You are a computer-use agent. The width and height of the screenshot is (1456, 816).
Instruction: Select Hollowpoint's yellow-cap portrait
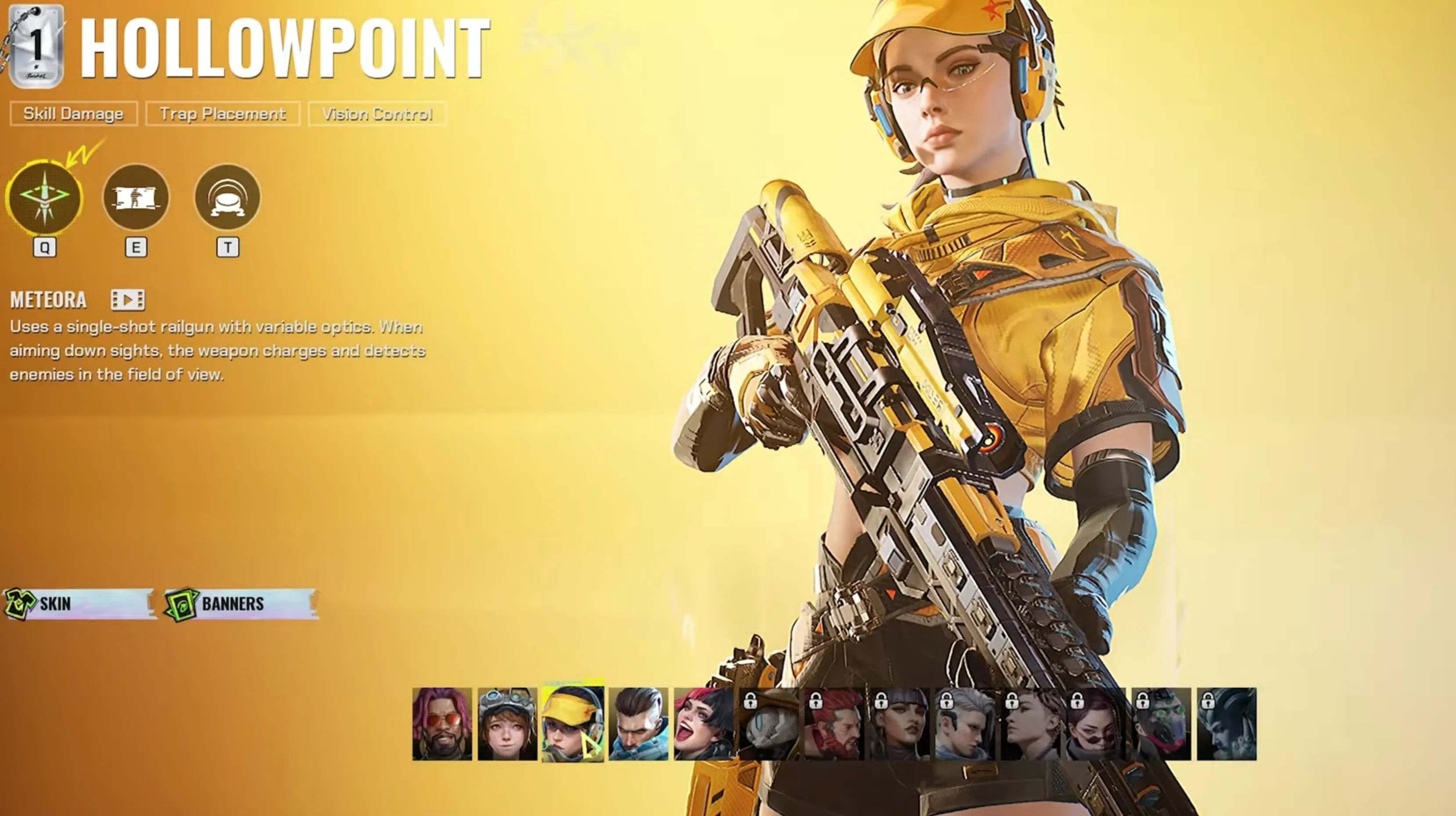(572, 724)
